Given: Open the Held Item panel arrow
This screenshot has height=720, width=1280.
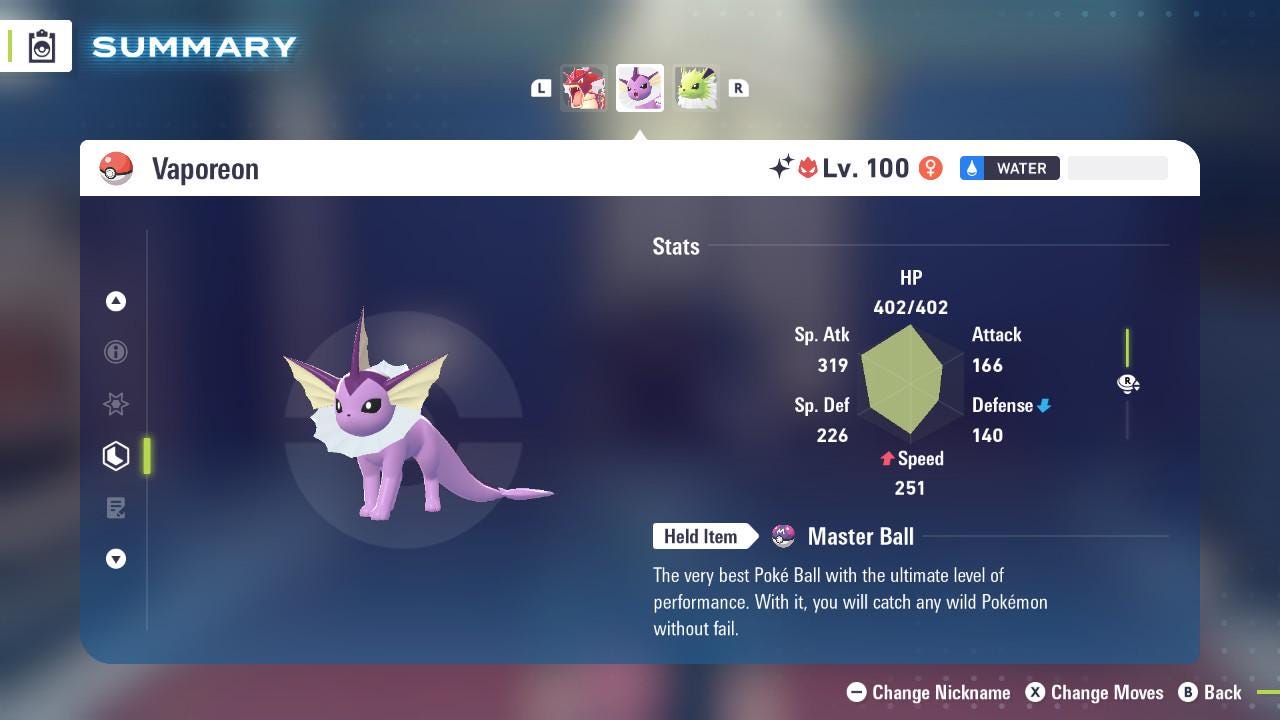Looking at the screenshot, I should coord(705,536).
